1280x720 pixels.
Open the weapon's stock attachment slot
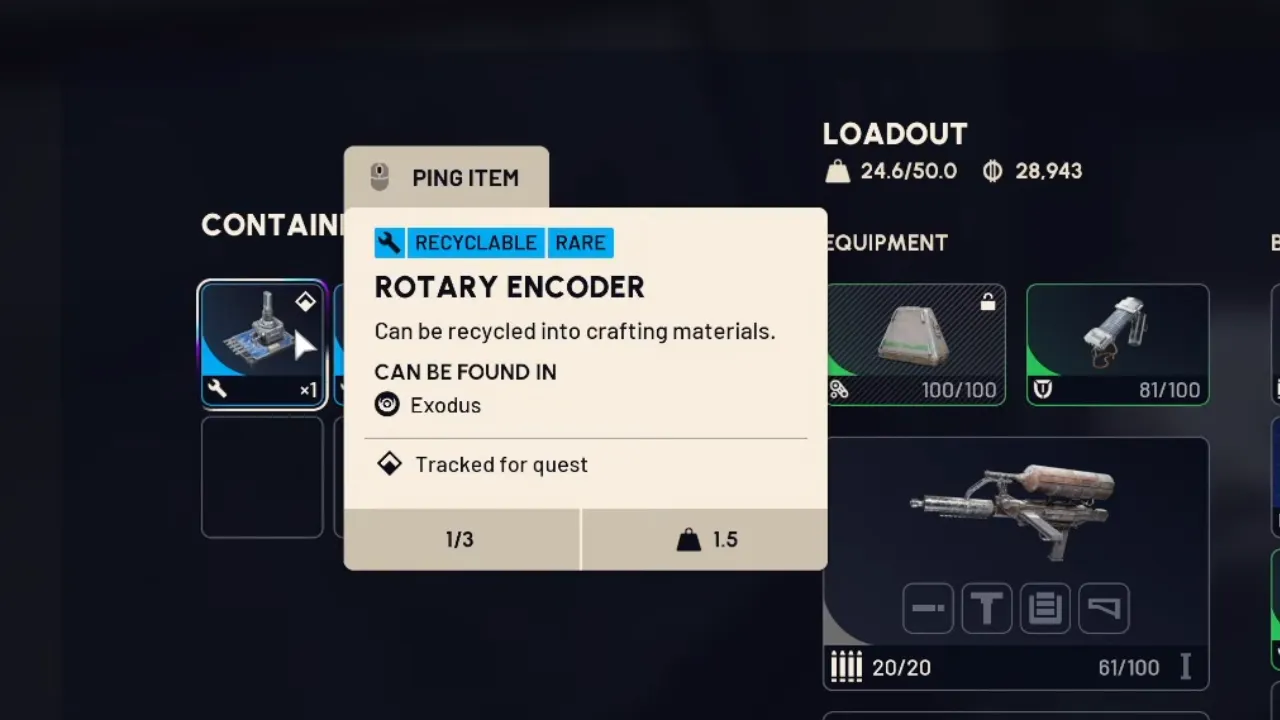pyautogui.click(x=1104, y=608)
